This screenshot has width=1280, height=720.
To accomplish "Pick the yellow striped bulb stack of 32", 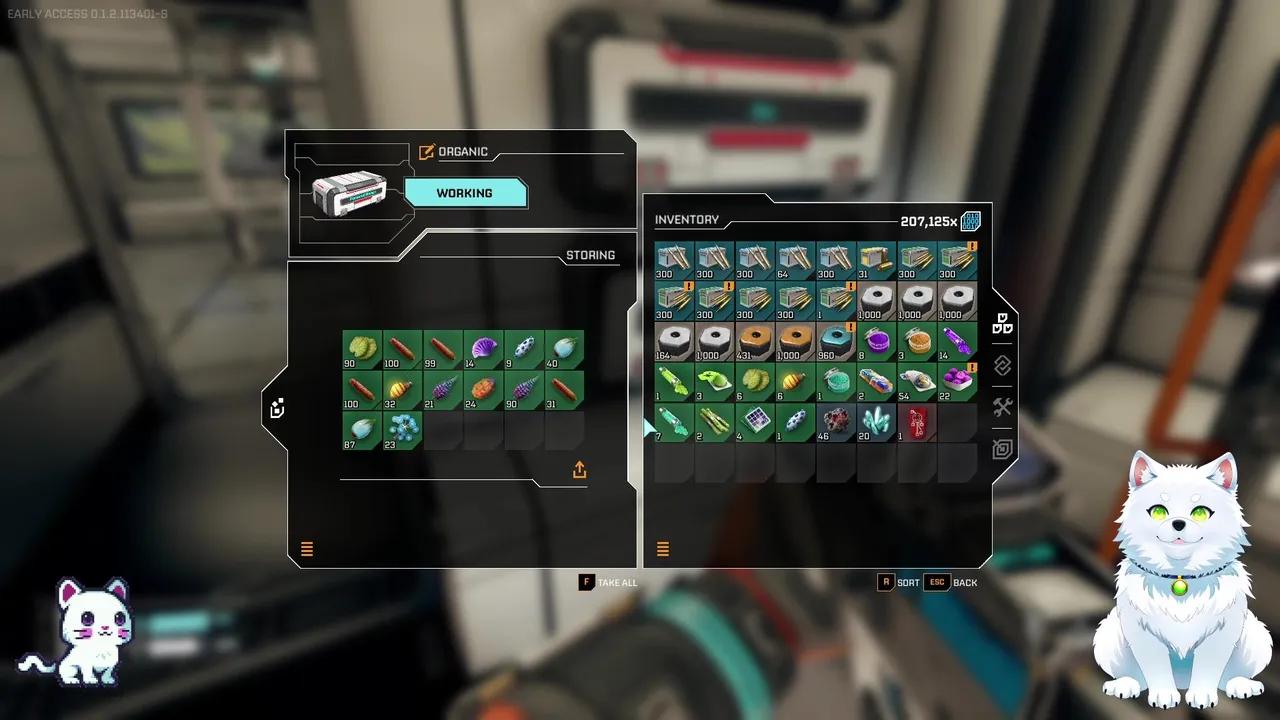I will click(402, 390).
